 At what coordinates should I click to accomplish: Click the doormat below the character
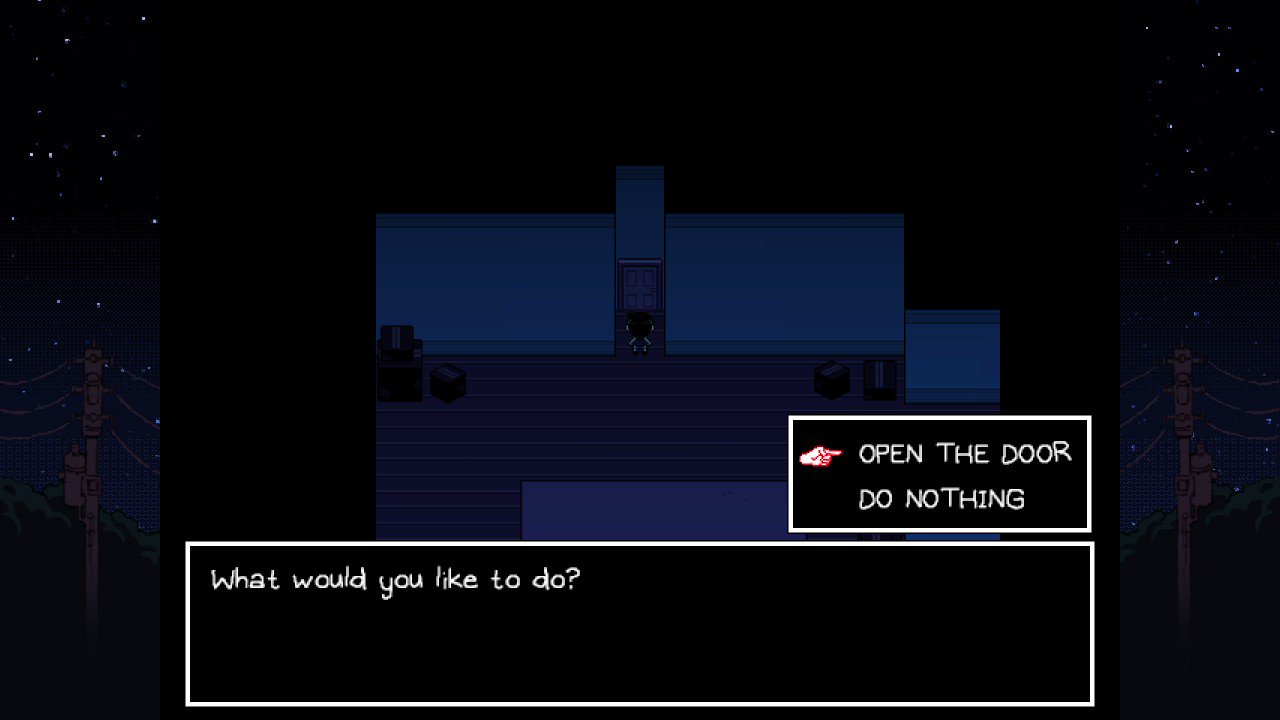point(640,355)
